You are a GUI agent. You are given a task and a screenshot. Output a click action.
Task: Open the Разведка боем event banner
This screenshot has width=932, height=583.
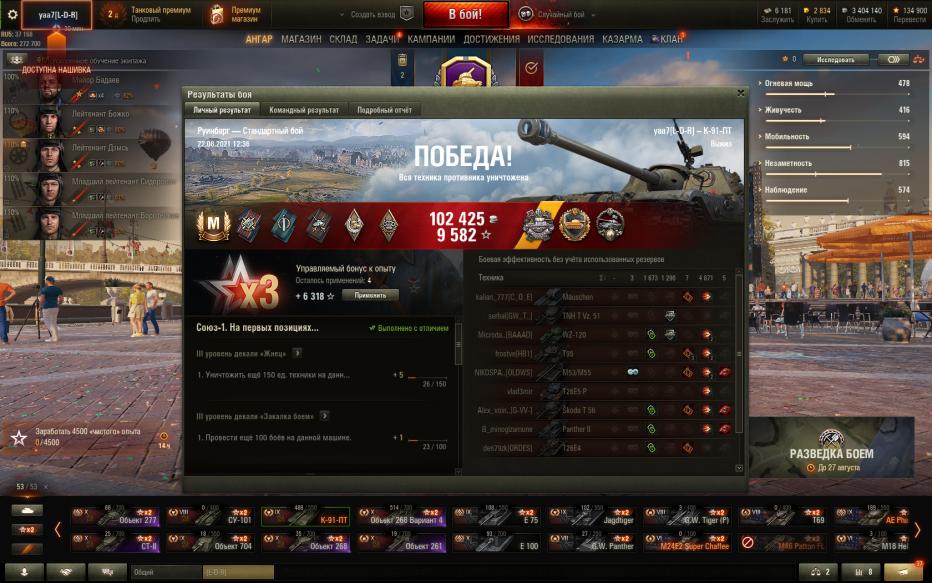coord(830,448)
